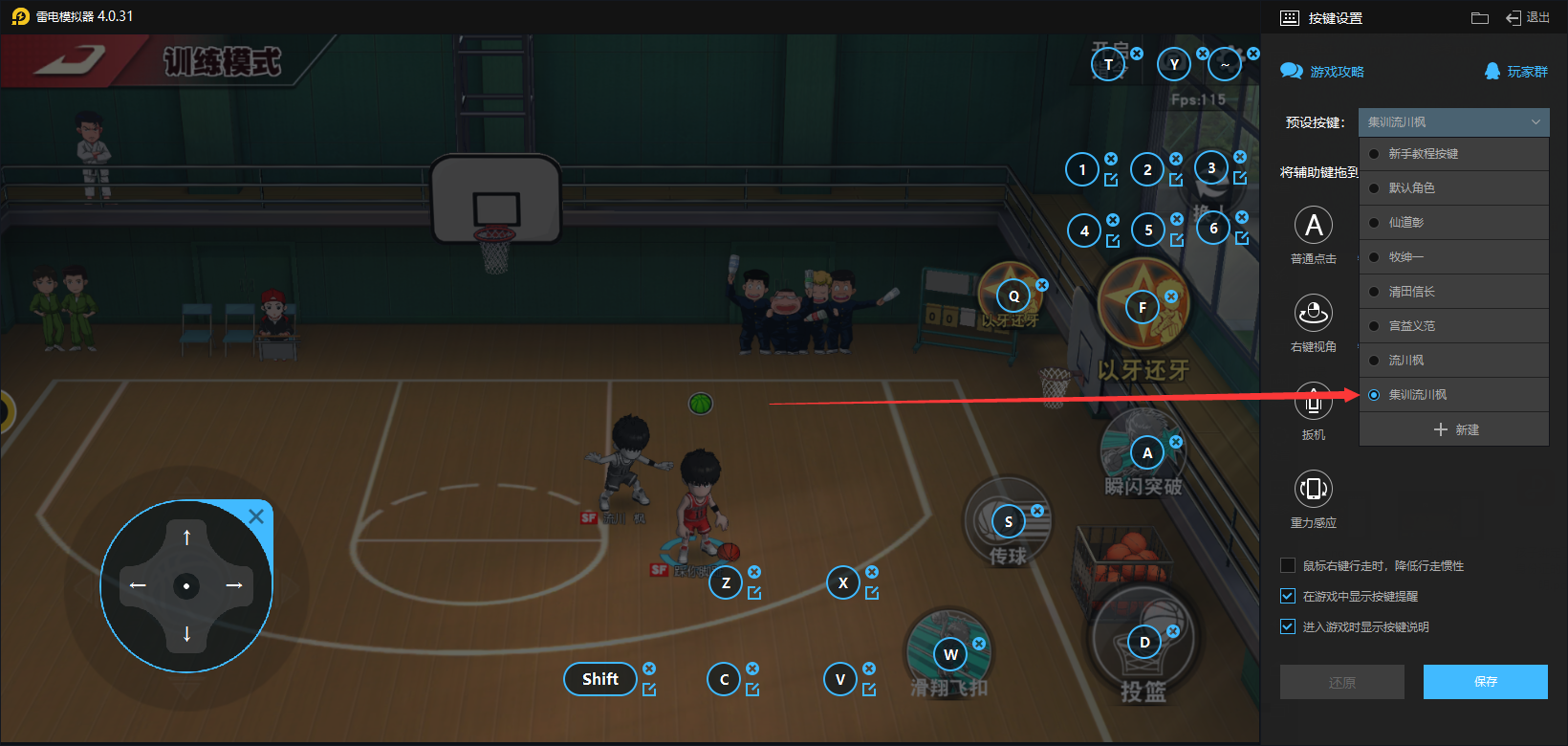Image resolution: width=1568 pixels, height=746 pixels.
Task: Select the 清田信长 preset option
Action: click(1411, 292)
